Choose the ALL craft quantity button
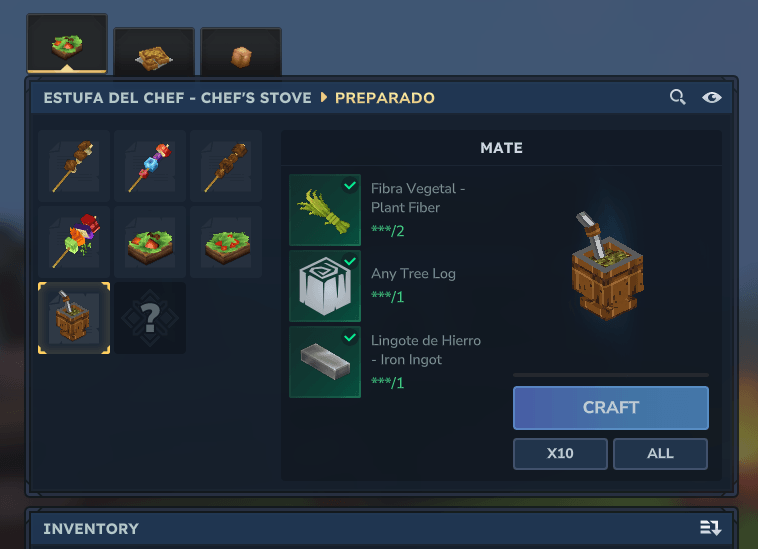This screenshot has width=758, height=549. 660,453
